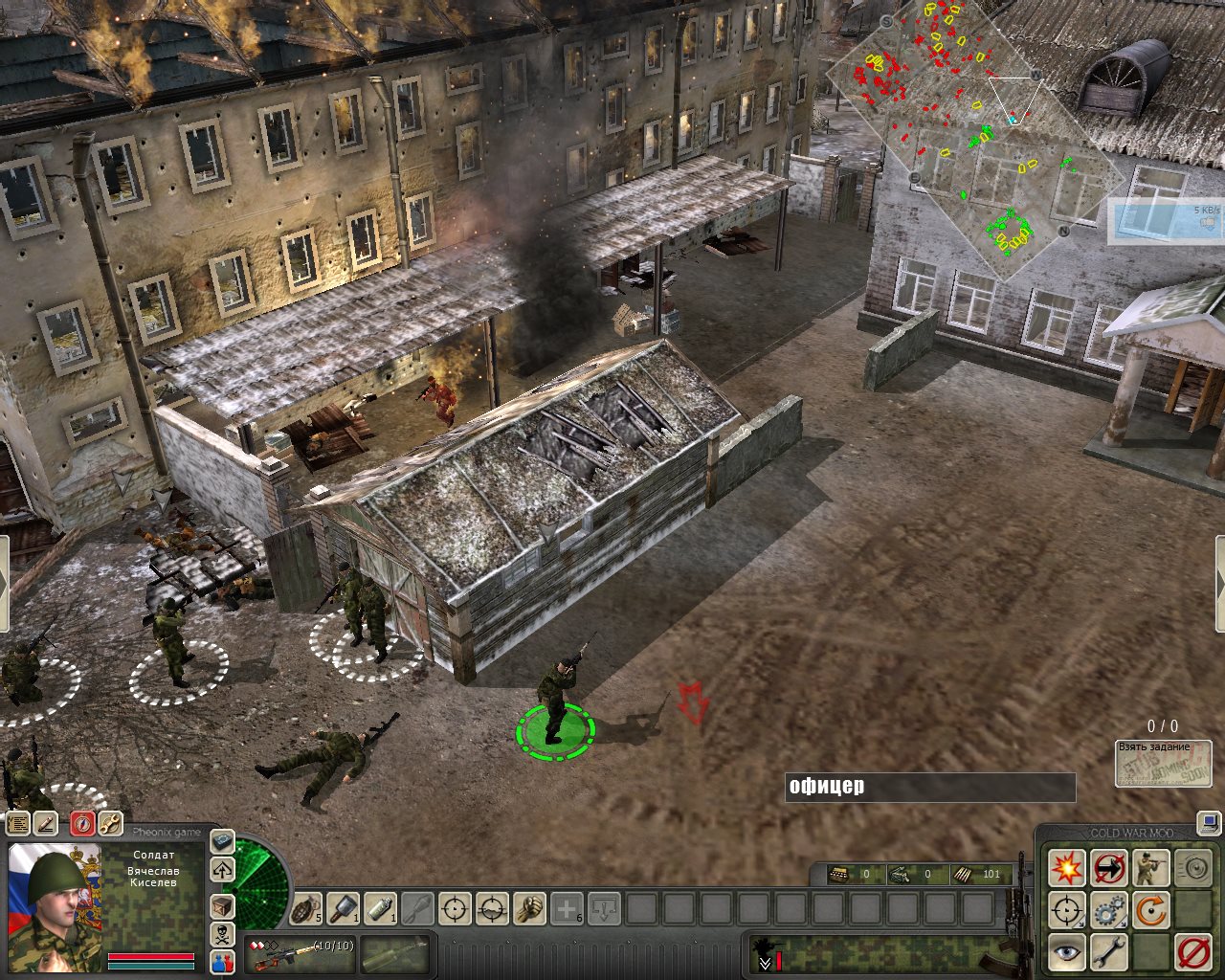
Task: Select the soldier portrait of Вячеслав Киселев
Action: pyautogui.click(x=55, y=890)
